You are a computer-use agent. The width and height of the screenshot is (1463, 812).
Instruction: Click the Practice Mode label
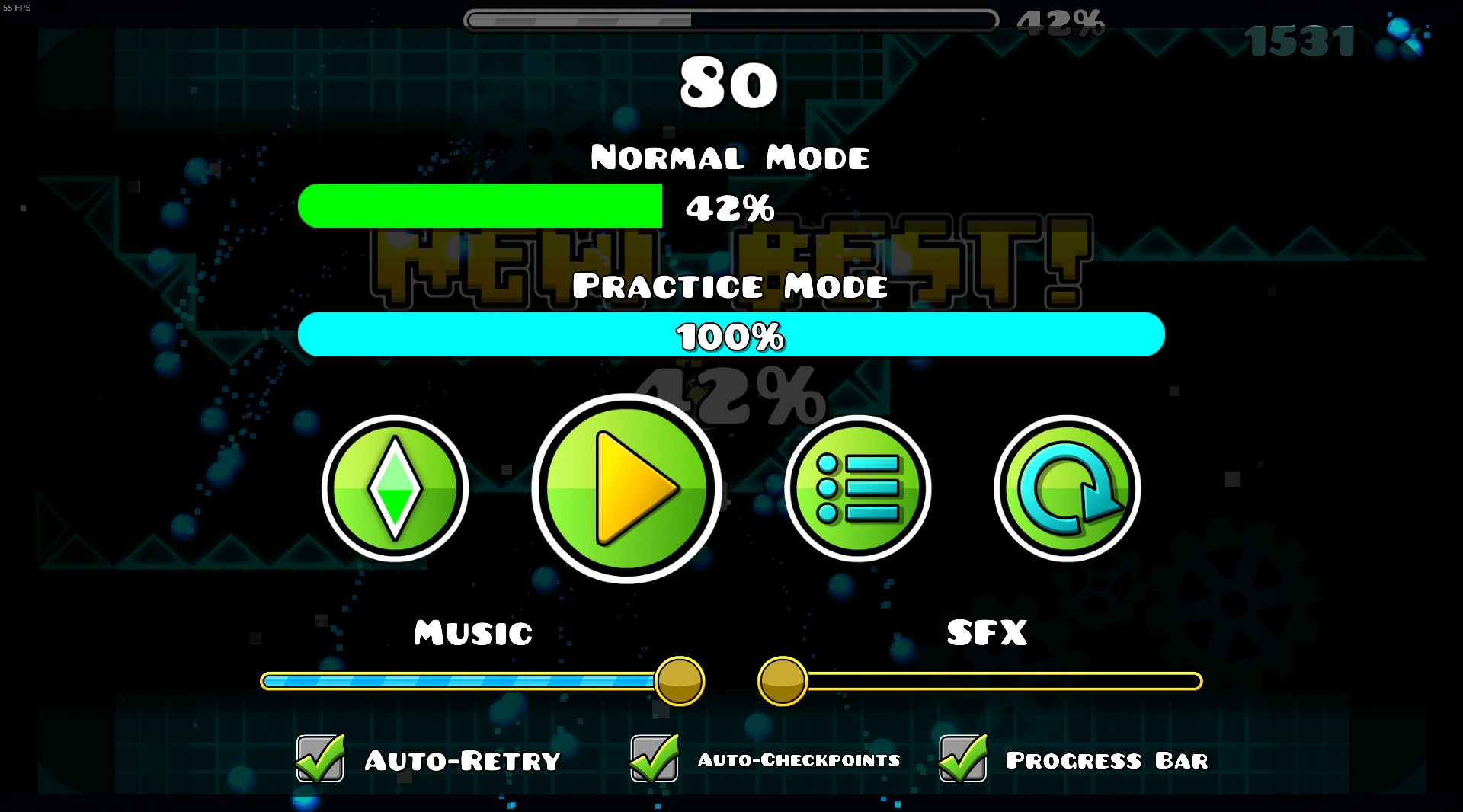[x=731, y=286]
